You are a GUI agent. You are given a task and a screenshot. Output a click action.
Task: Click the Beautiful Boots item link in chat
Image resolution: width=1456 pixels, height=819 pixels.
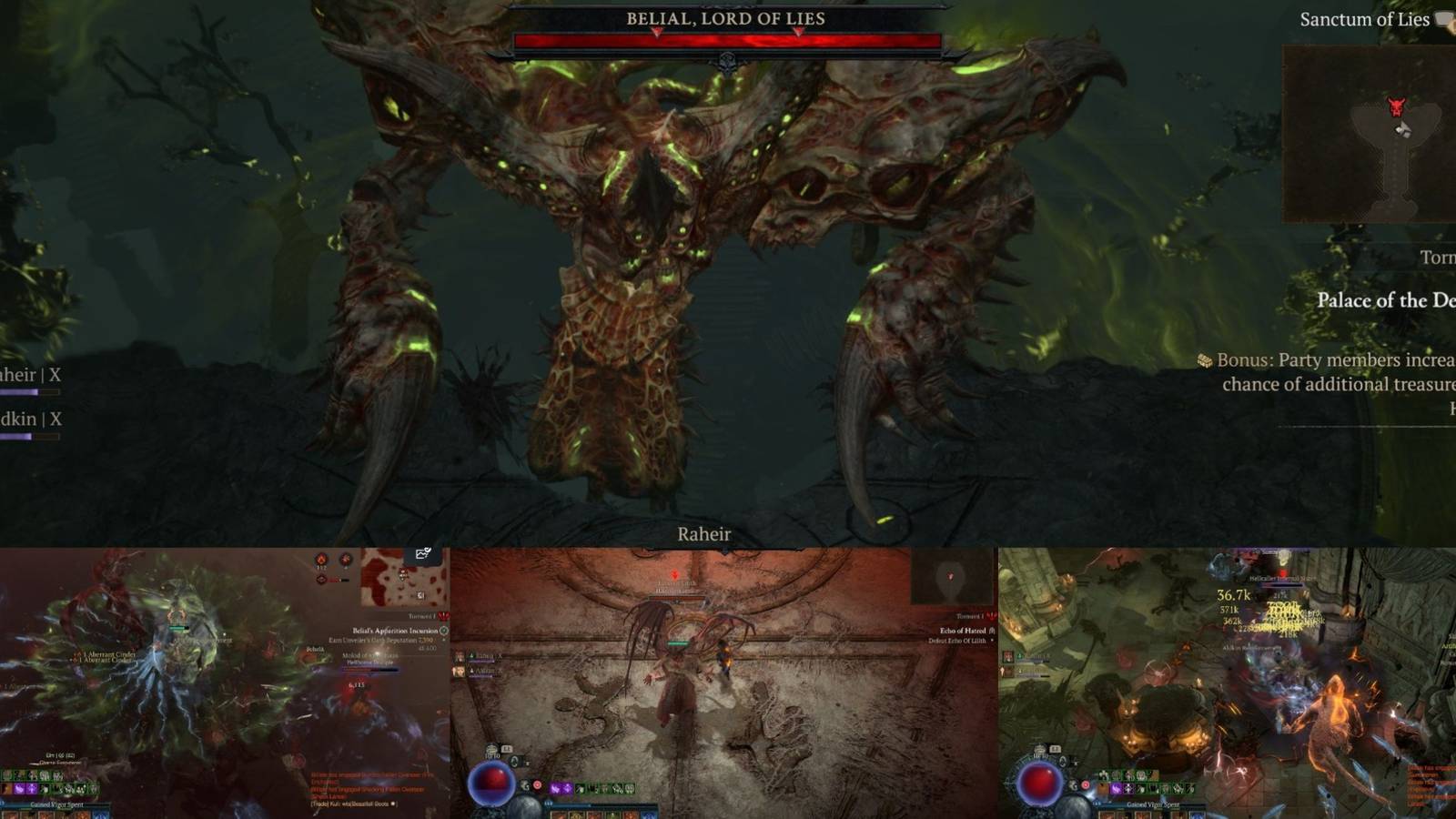click(x=369, y=804)
